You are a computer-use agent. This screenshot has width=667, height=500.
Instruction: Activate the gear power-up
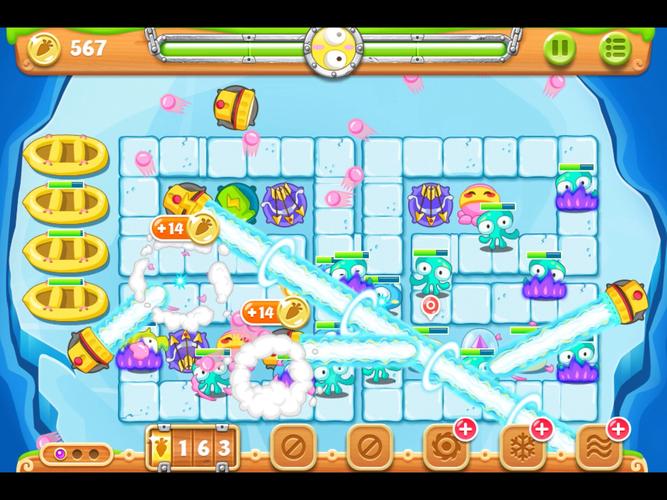pyautogui.click(x=444, y=446)
